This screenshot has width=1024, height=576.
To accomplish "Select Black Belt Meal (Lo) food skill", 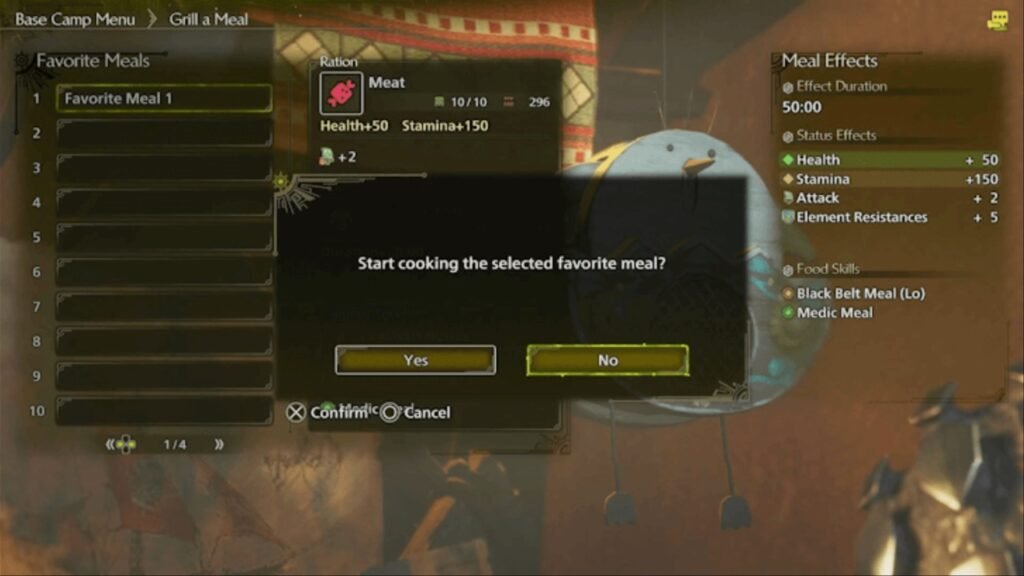I will tap(860, 293).
